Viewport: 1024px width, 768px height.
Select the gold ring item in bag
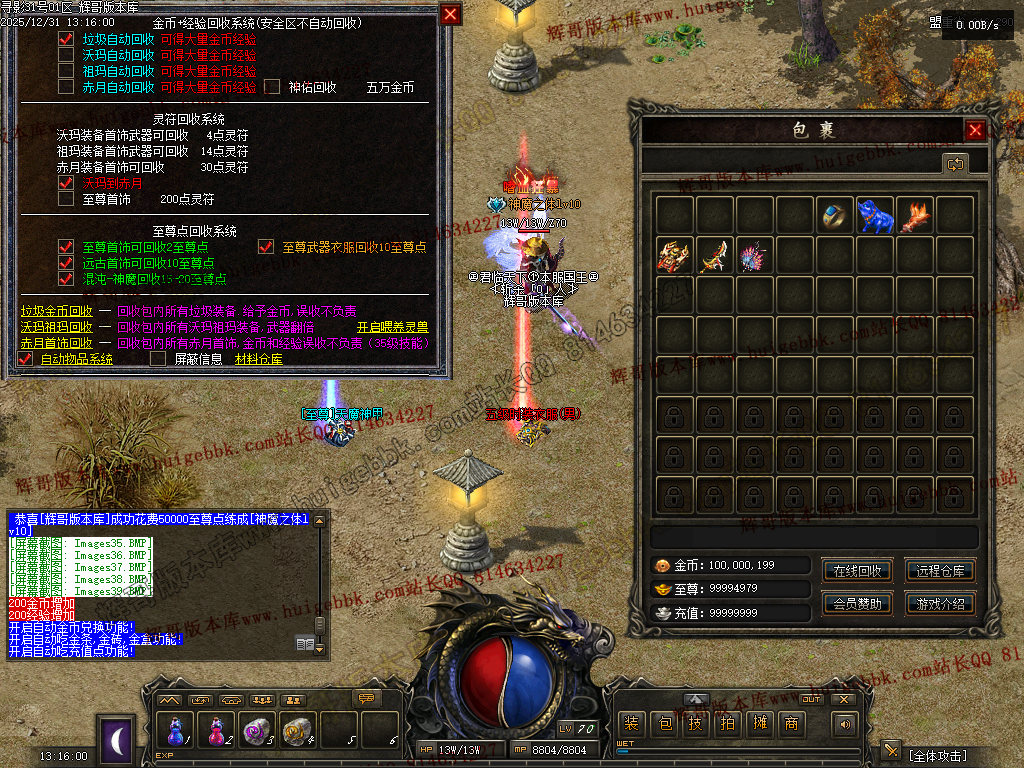coord(835,215)
